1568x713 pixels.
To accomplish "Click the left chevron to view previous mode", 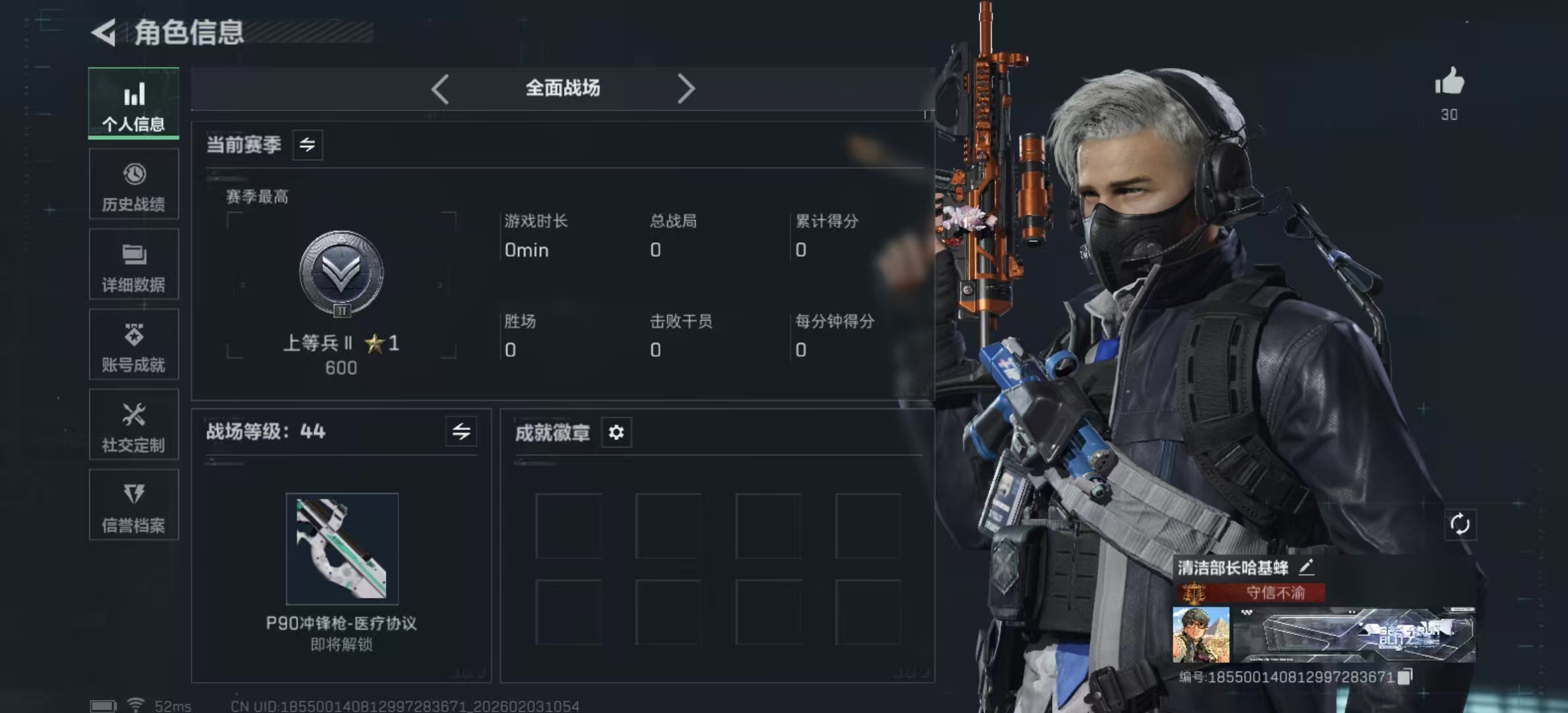I will [x=441, y=88].
